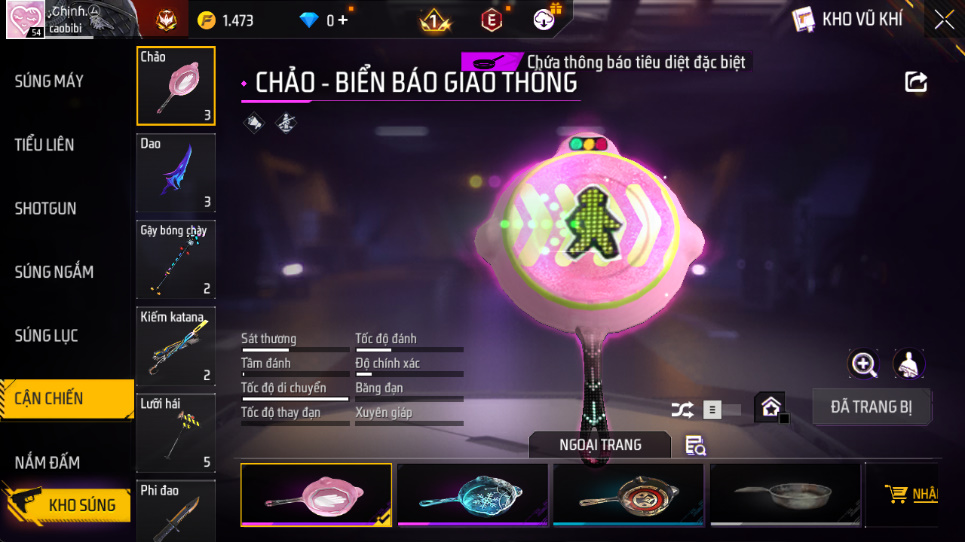The width and height of the screenshot is (965, 542).
Task: Choose the plain default pan skin
Action: tap(784, 494)
